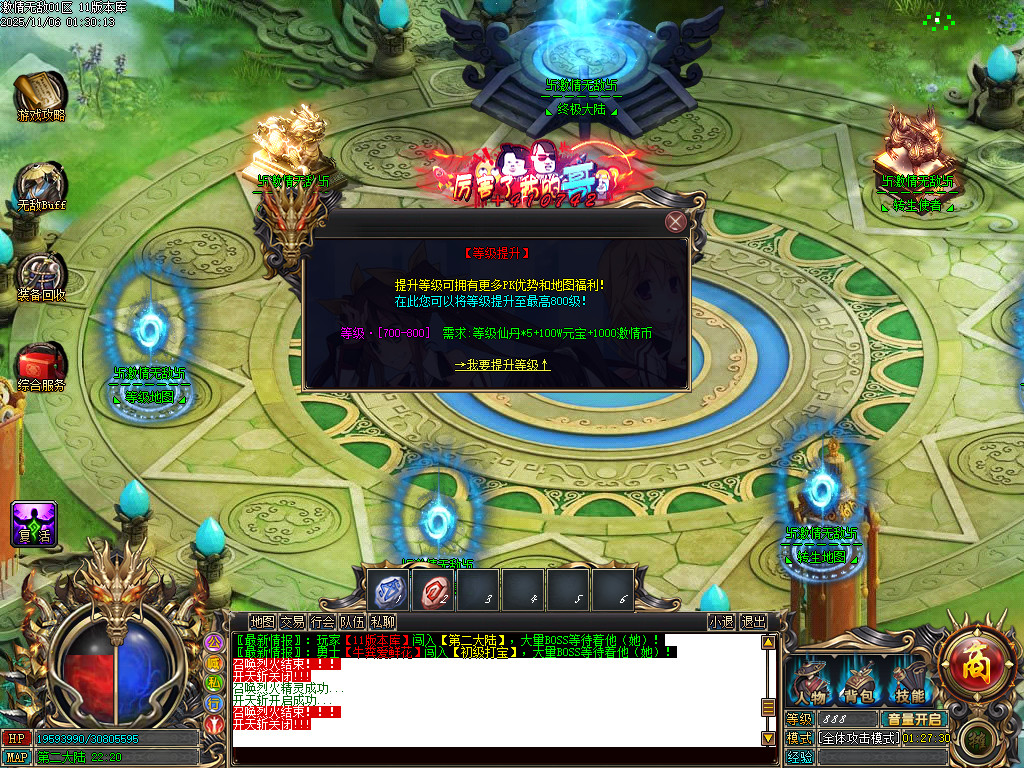Use the blue rune in hotbar slot 1
This screenshot has width=1024, height=768.
pyautogui.click(x=387, y=591)
